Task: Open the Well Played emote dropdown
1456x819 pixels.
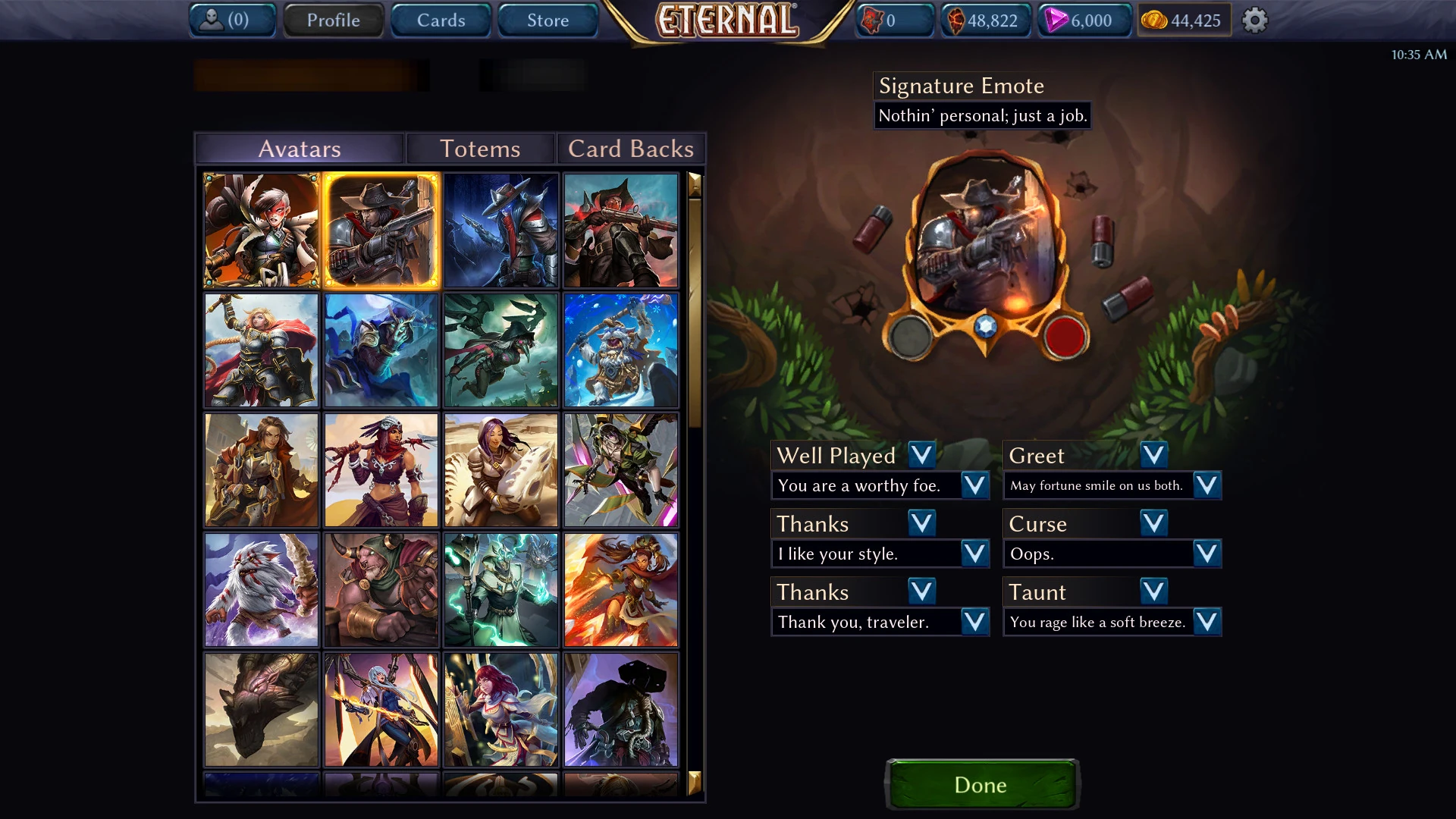Action: click(921, 455)
